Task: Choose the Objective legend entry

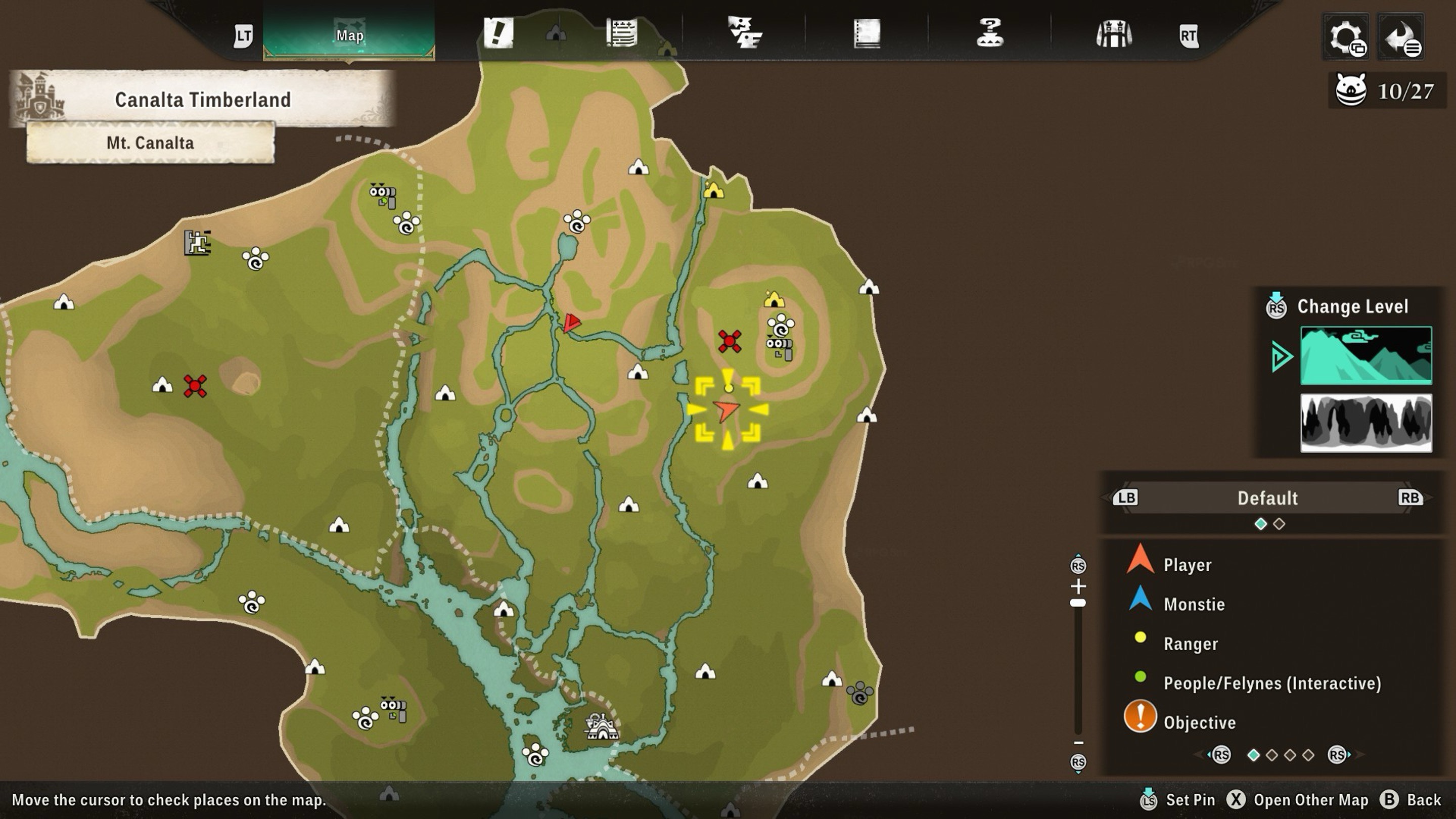Action: tap(1199, 722)
